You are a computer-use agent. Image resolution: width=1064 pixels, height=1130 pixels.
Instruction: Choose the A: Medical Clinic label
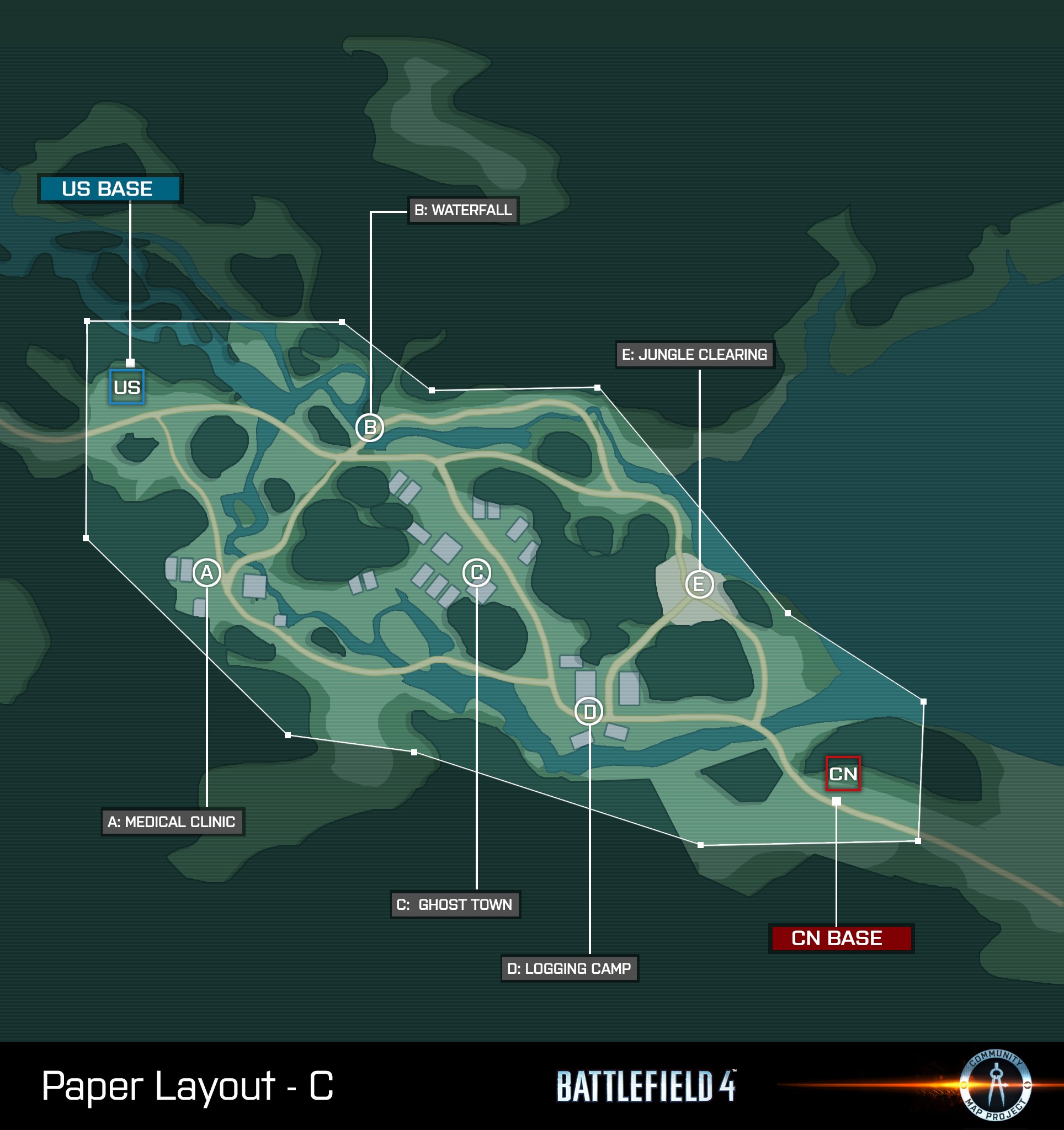[172, 822]
